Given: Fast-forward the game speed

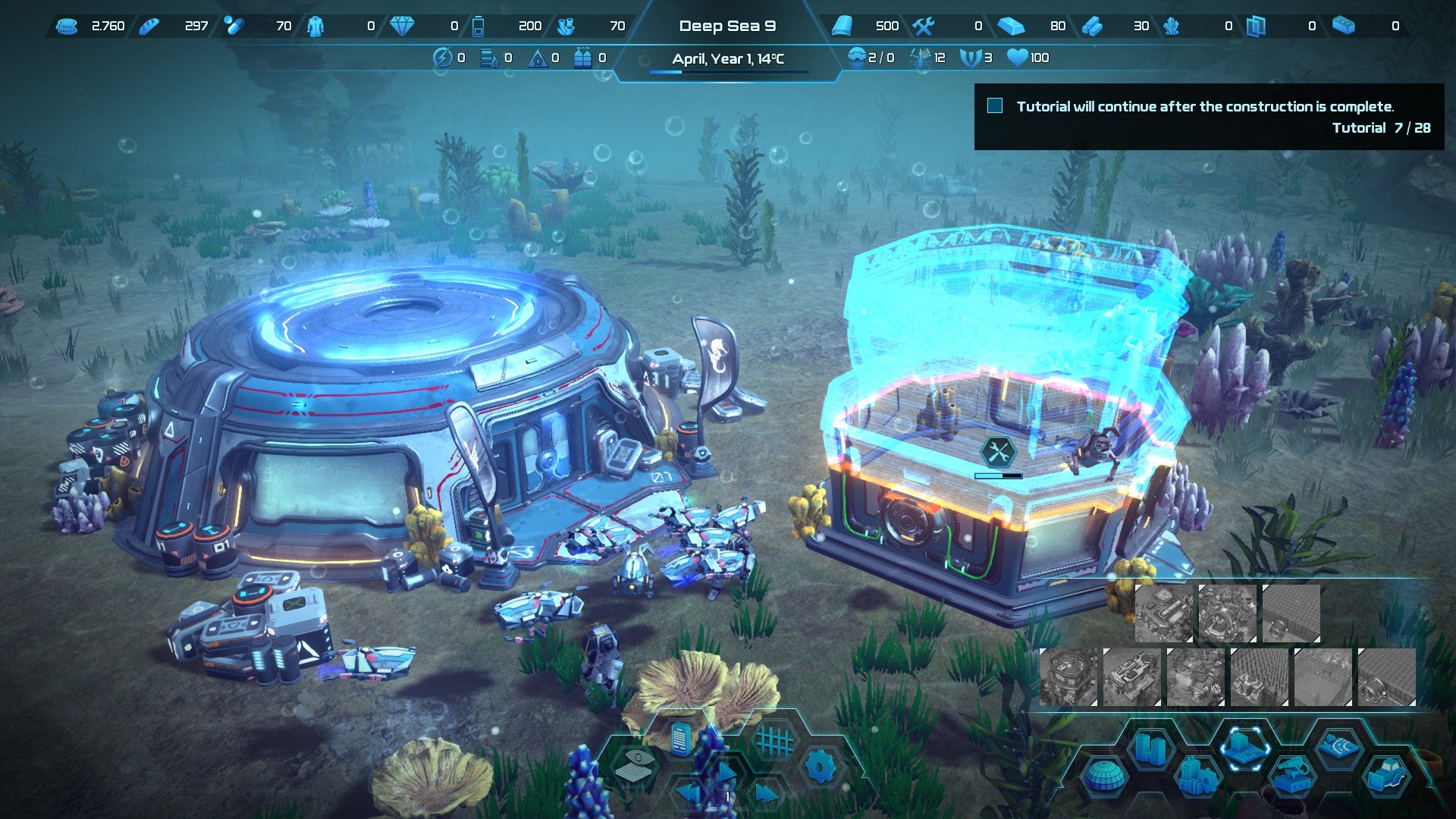Looking at the screenshot, I should coord(766,795).
